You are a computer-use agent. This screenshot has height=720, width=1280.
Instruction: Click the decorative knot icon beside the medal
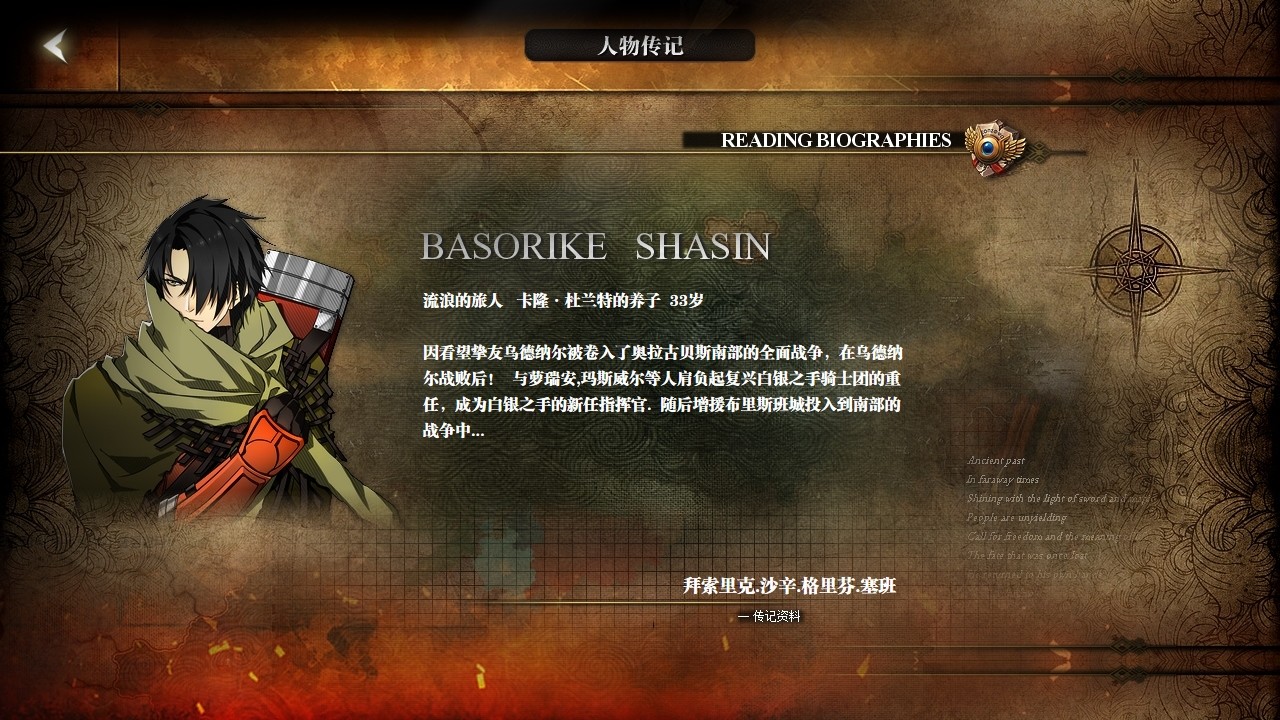coord(1037,153)
